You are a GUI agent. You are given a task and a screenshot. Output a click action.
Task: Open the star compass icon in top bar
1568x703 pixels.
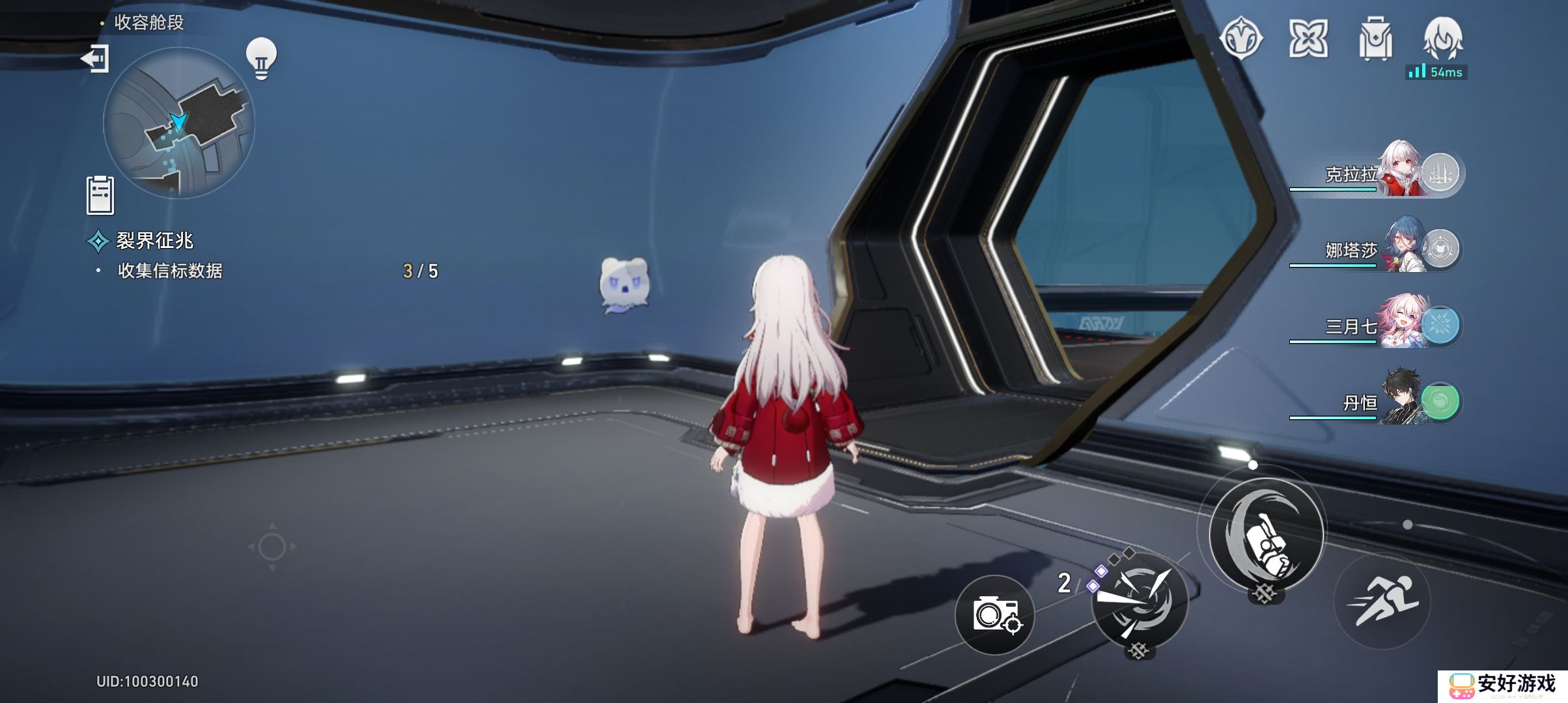click(1241, 39)
